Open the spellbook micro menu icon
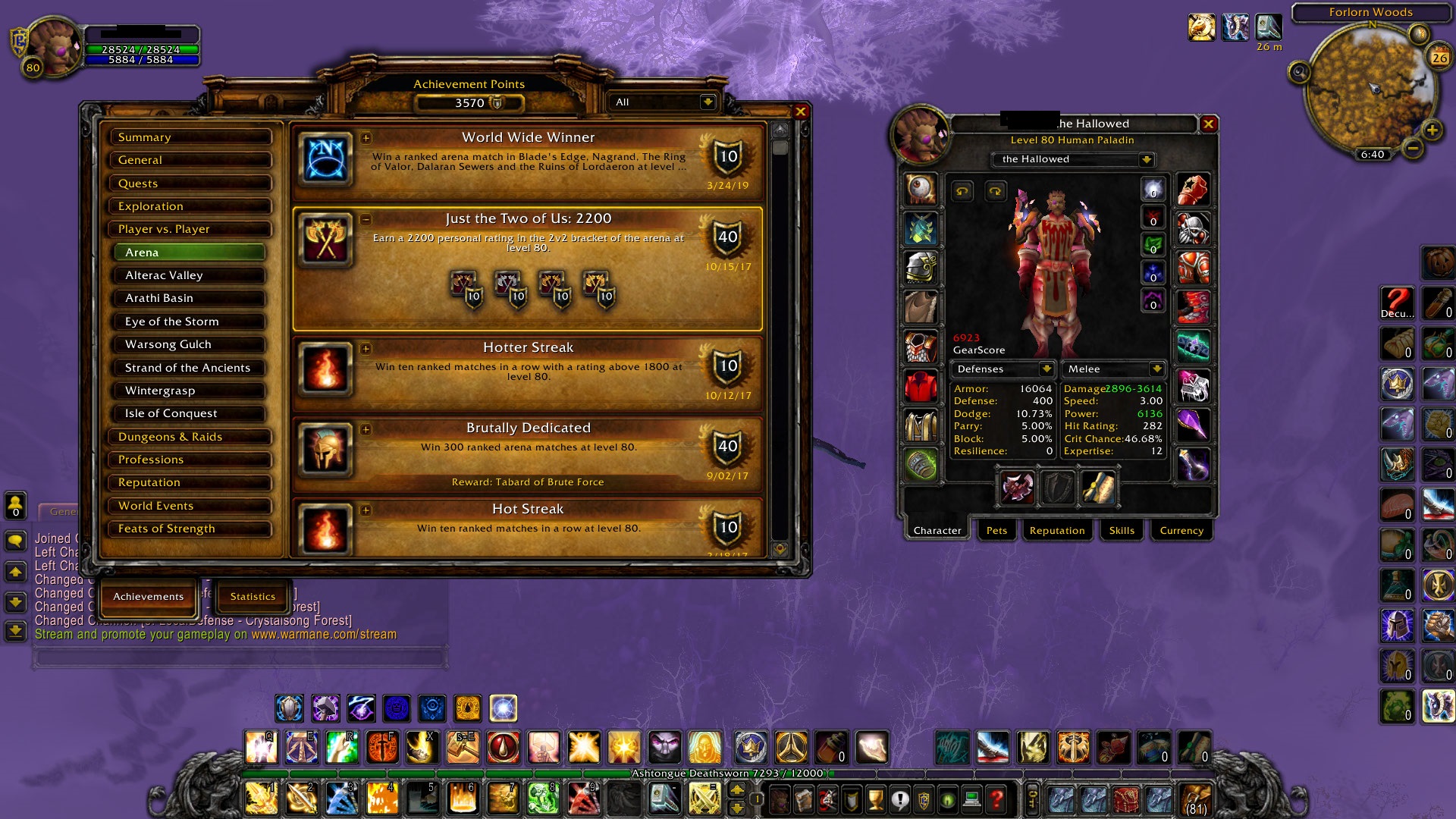The width and height of the screenshot is (1456, 819). point(803,800)
